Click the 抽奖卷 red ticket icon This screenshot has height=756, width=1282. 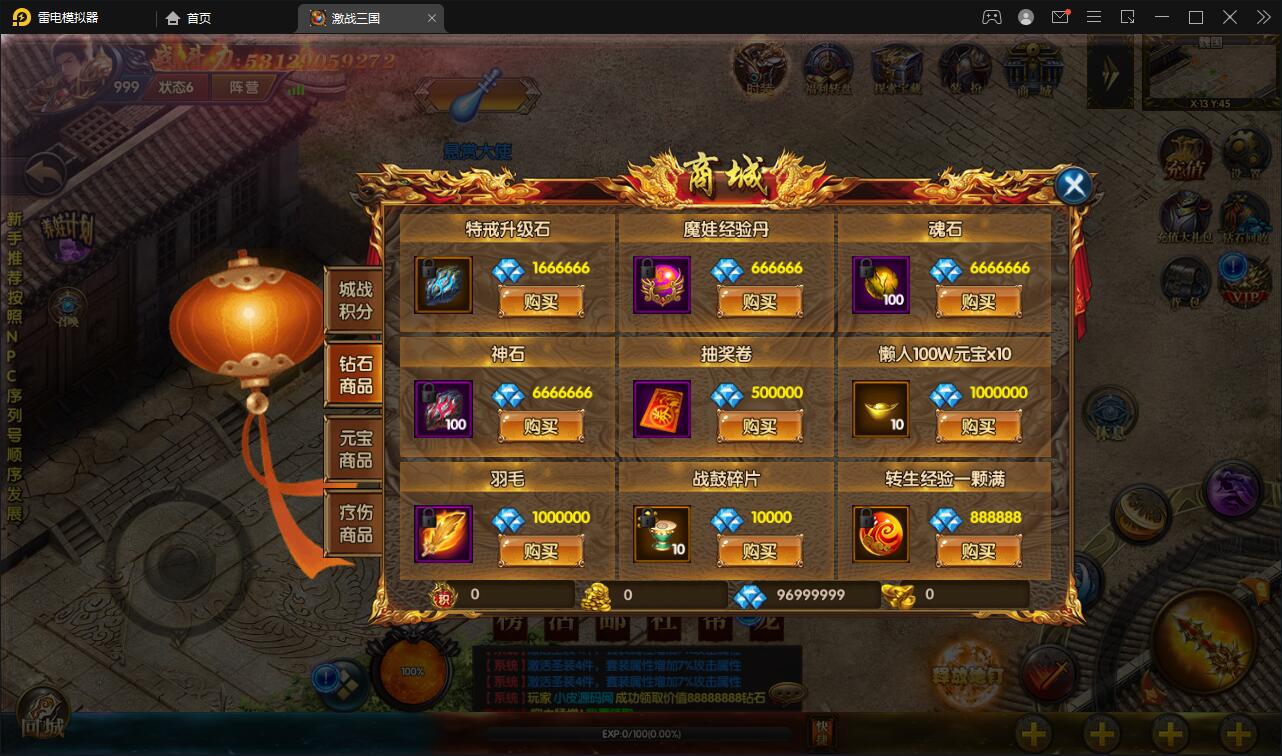(x=662, y=409)
